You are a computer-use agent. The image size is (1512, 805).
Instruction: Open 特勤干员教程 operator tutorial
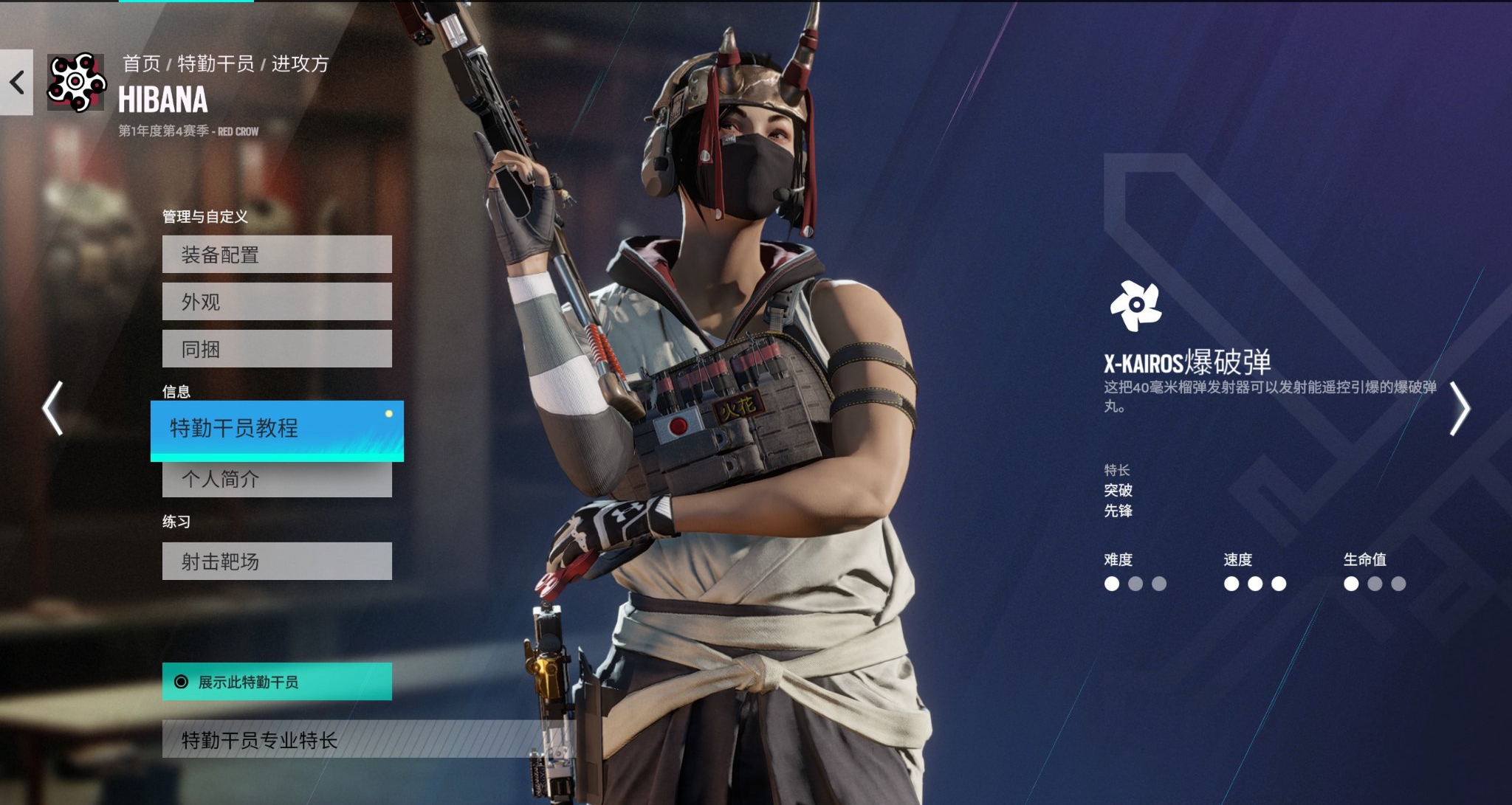(x=277, y=429)
